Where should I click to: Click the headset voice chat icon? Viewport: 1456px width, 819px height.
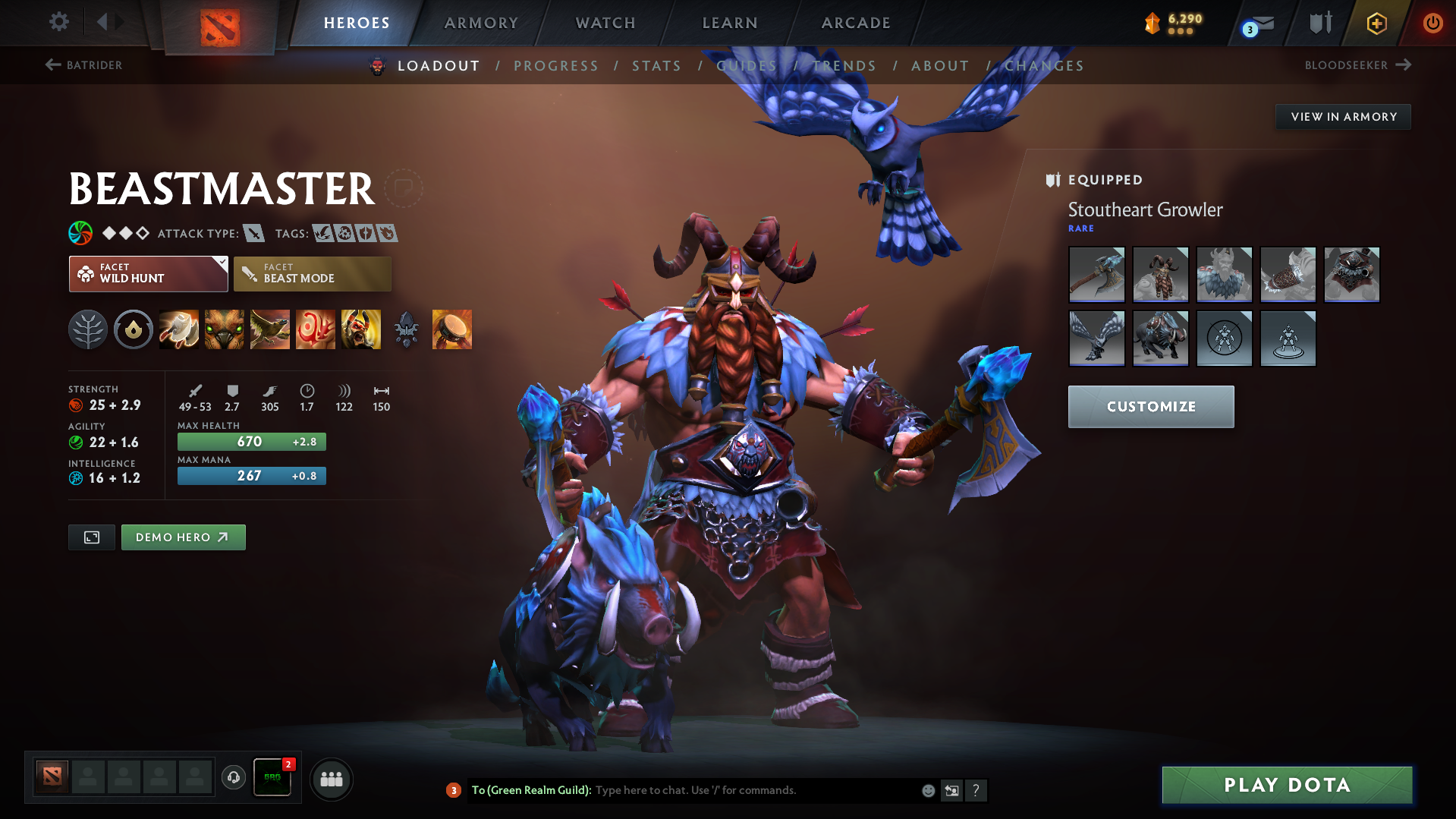click(x=233, y=779)
